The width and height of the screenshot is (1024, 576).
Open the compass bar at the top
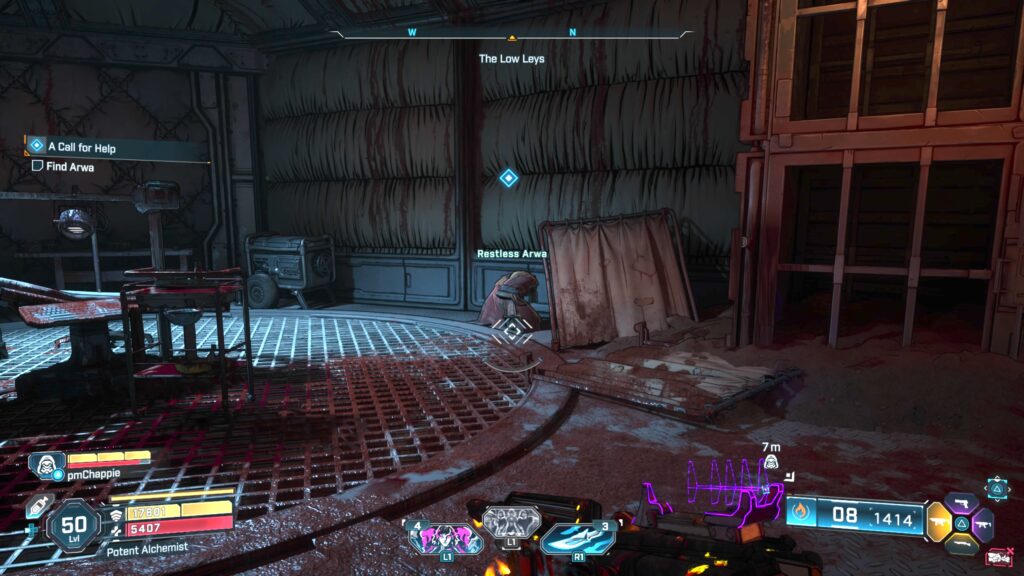point(511,34)
